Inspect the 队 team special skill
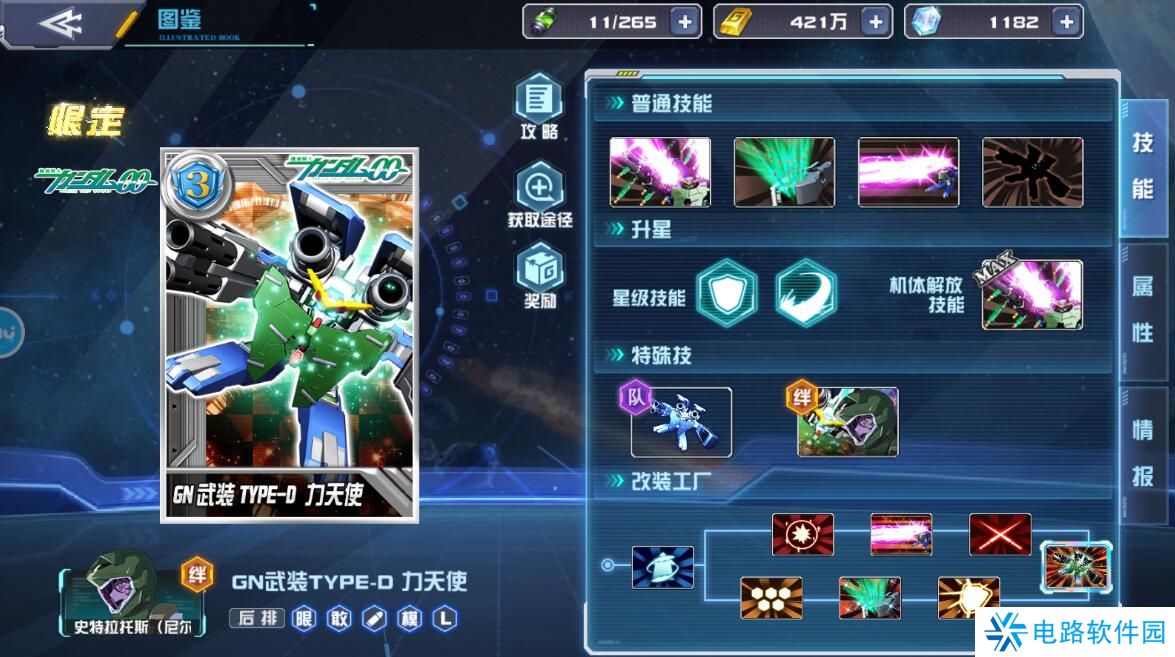 (x=681, y=422)
